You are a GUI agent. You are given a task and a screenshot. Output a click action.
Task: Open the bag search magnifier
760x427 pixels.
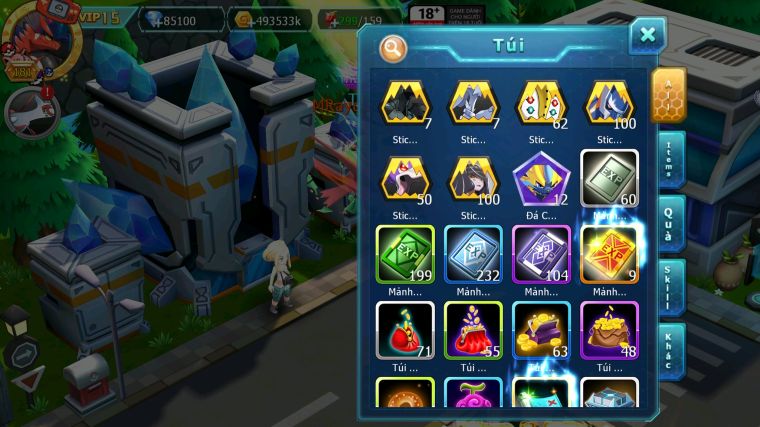pyautogui.click(x=393, y=47)
